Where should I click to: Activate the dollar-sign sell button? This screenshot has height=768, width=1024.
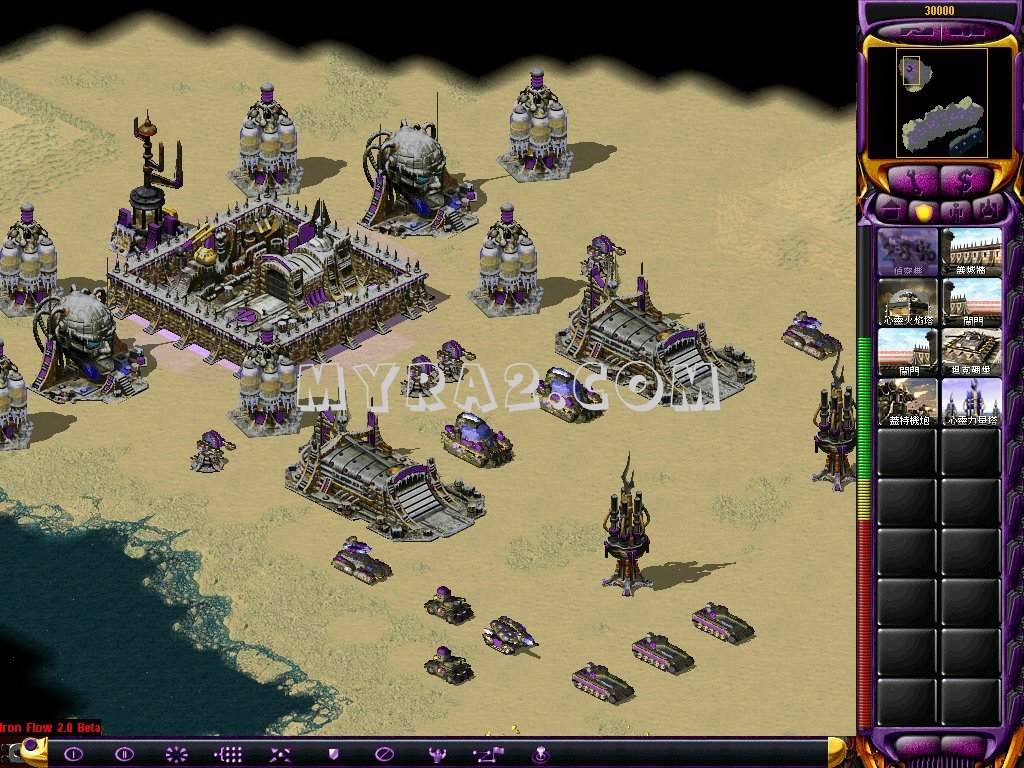[967, 180]
